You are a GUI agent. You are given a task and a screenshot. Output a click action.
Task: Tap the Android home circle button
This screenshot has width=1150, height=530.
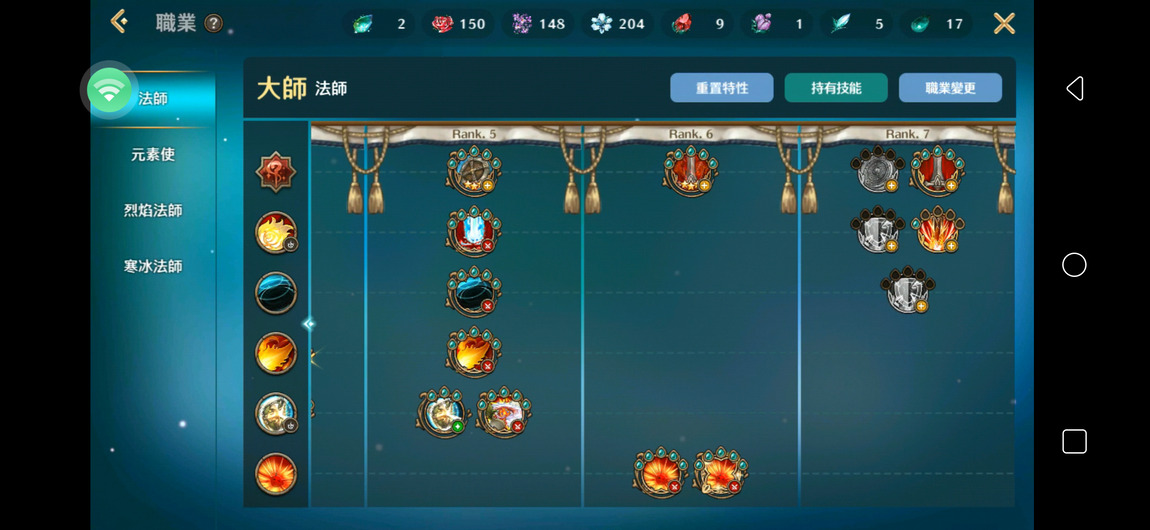point(1074,265)
